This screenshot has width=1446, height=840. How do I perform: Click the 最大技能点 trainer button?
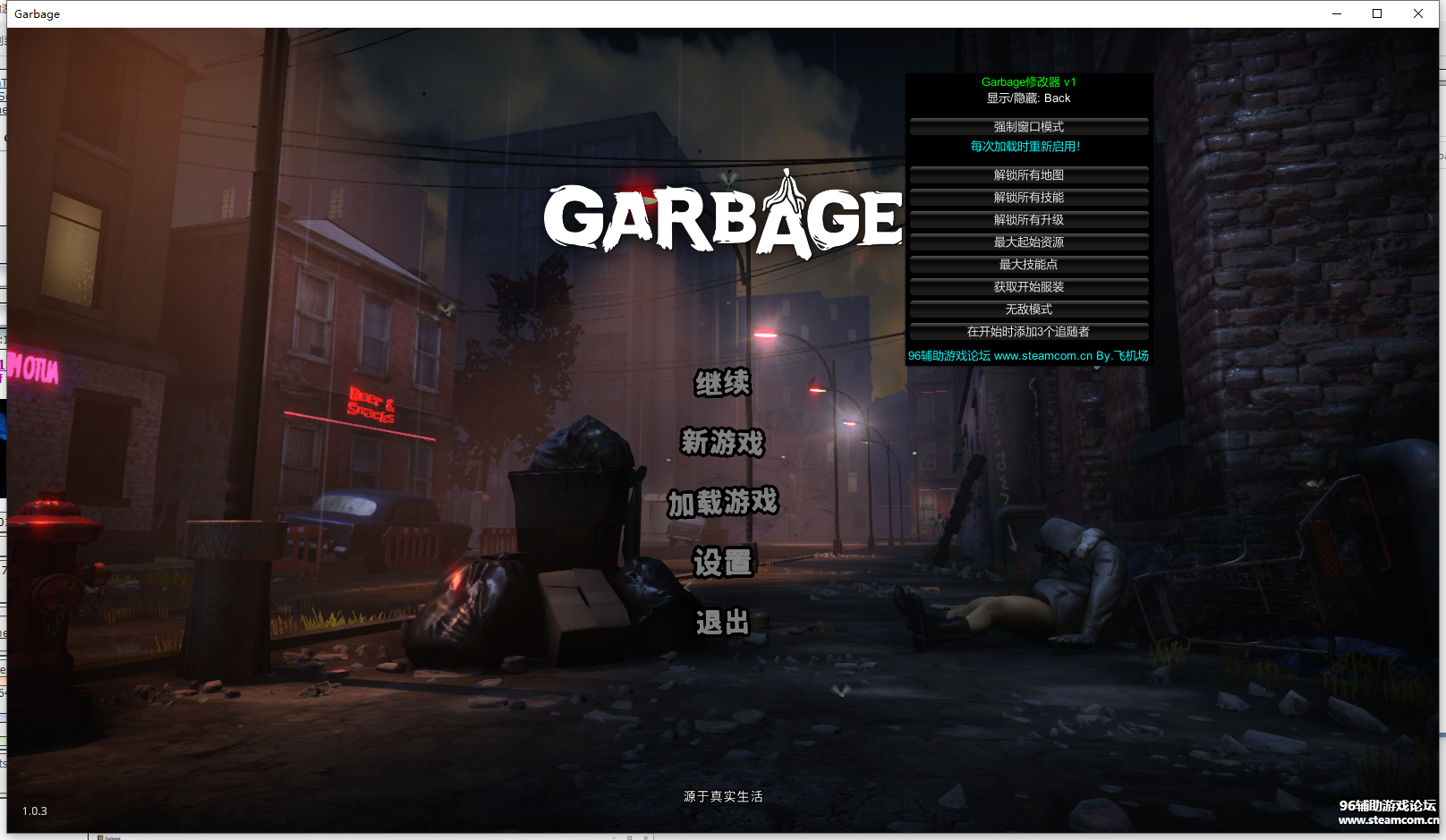coord(1029,265)
